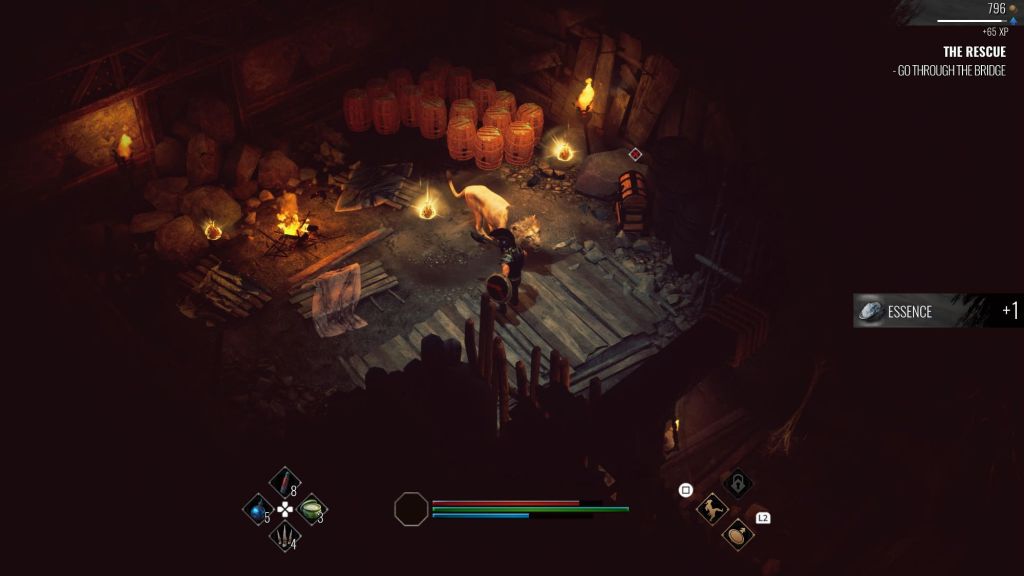Activate the shield bash ability

[x=738, y=534]
